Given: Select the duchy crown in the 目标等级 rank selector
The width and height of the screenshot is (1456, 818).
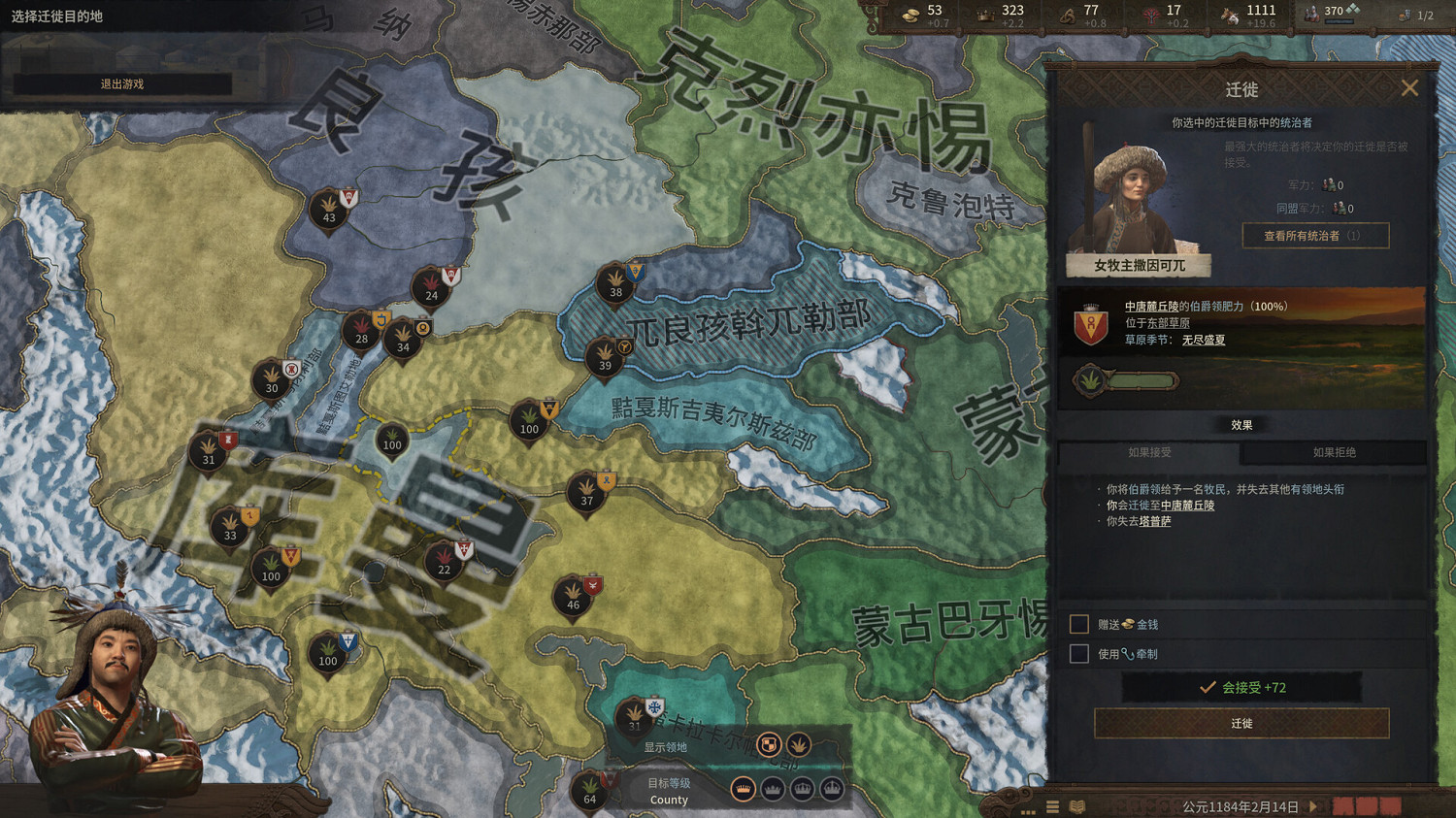Looking at the screenshot, I should [772, 789].
